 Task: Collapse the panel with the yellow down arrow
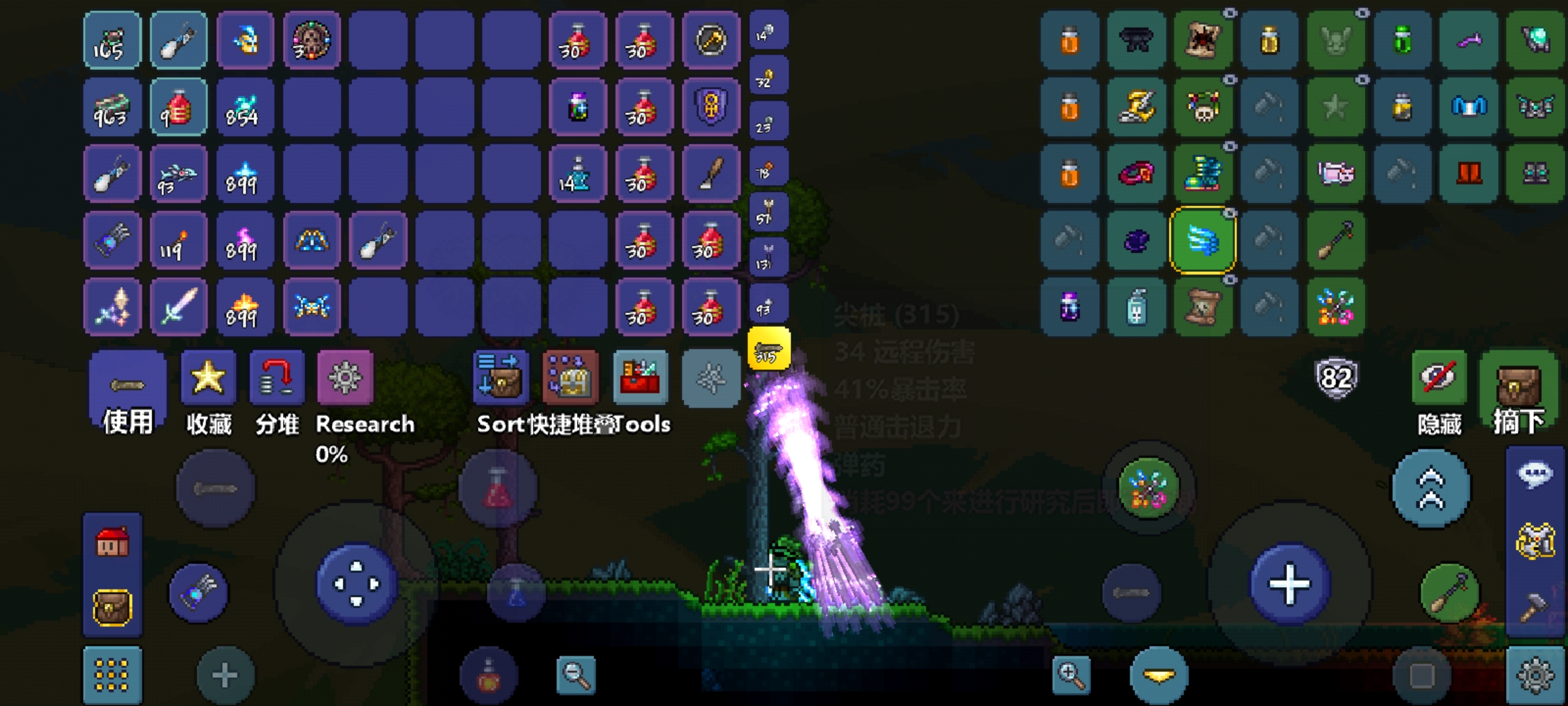[1159, 676]
